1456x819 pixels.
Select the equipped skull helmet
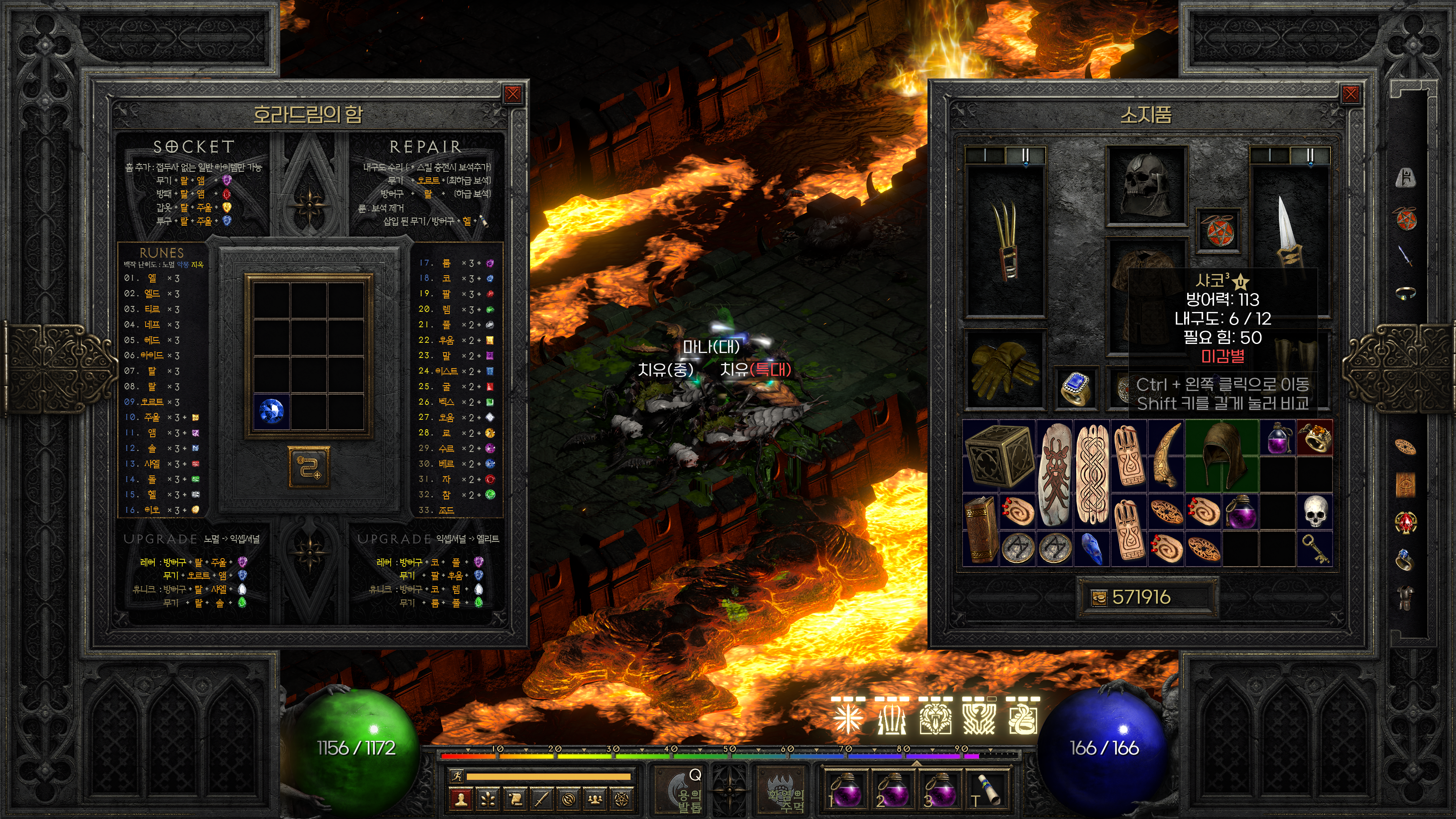[x=1145, y=185]
